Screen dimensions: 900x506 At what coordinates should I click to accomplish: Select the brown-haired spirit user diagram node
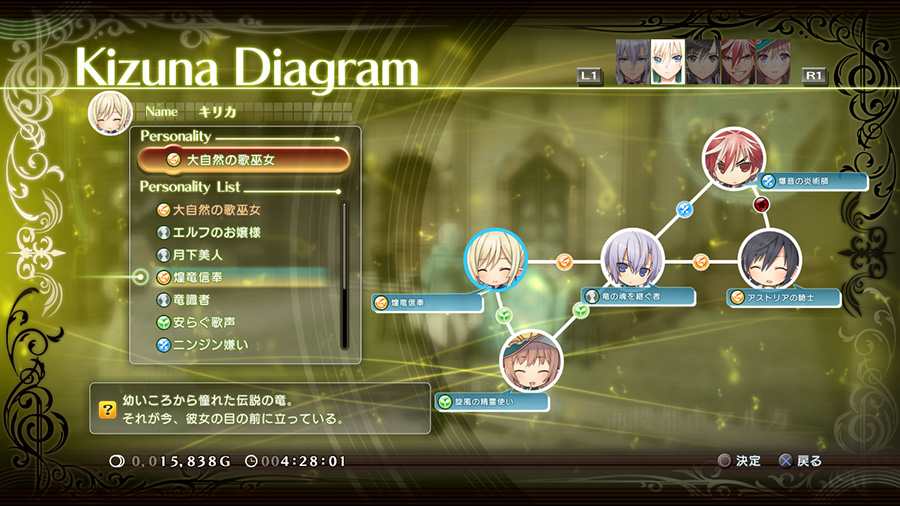[x=531, y=361]
